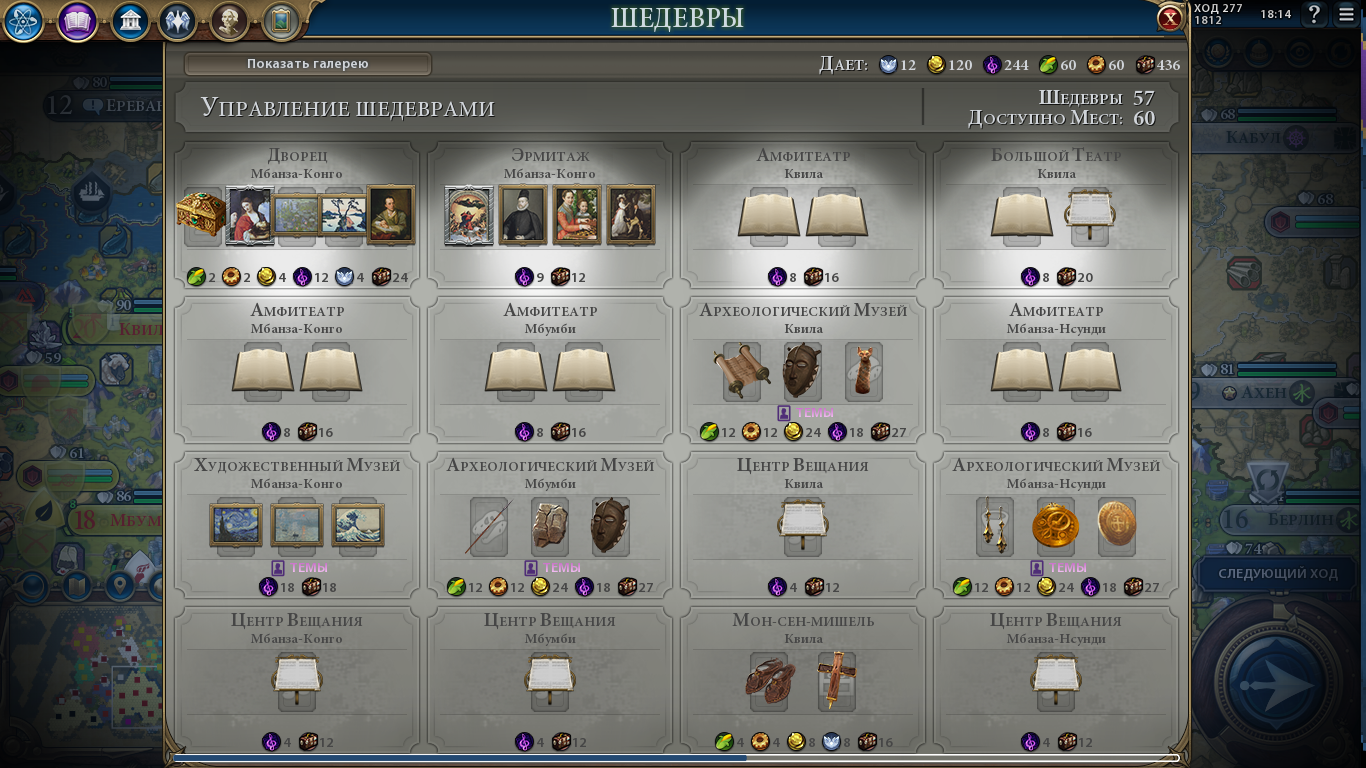Screen dimensions: 1366x768
Task: Select the sandals relic in Mont St. Michel
Action: pyautogui.click(x=770, y=680)
